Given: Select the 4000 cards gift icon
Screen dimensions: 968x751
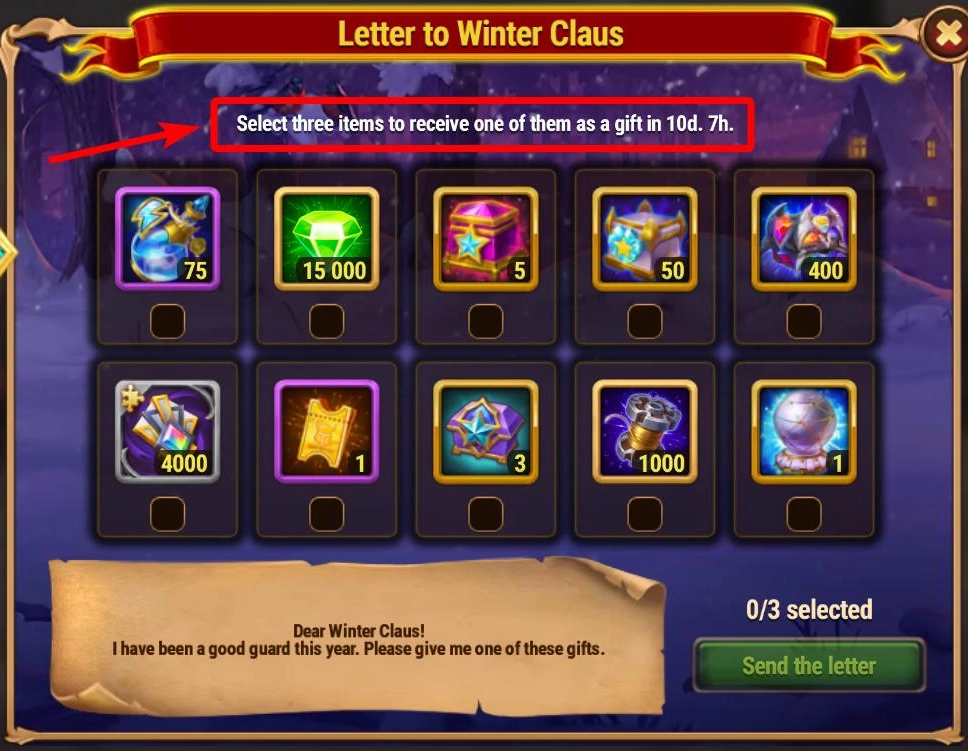Looking at the screenshot, I should (167, 431).
